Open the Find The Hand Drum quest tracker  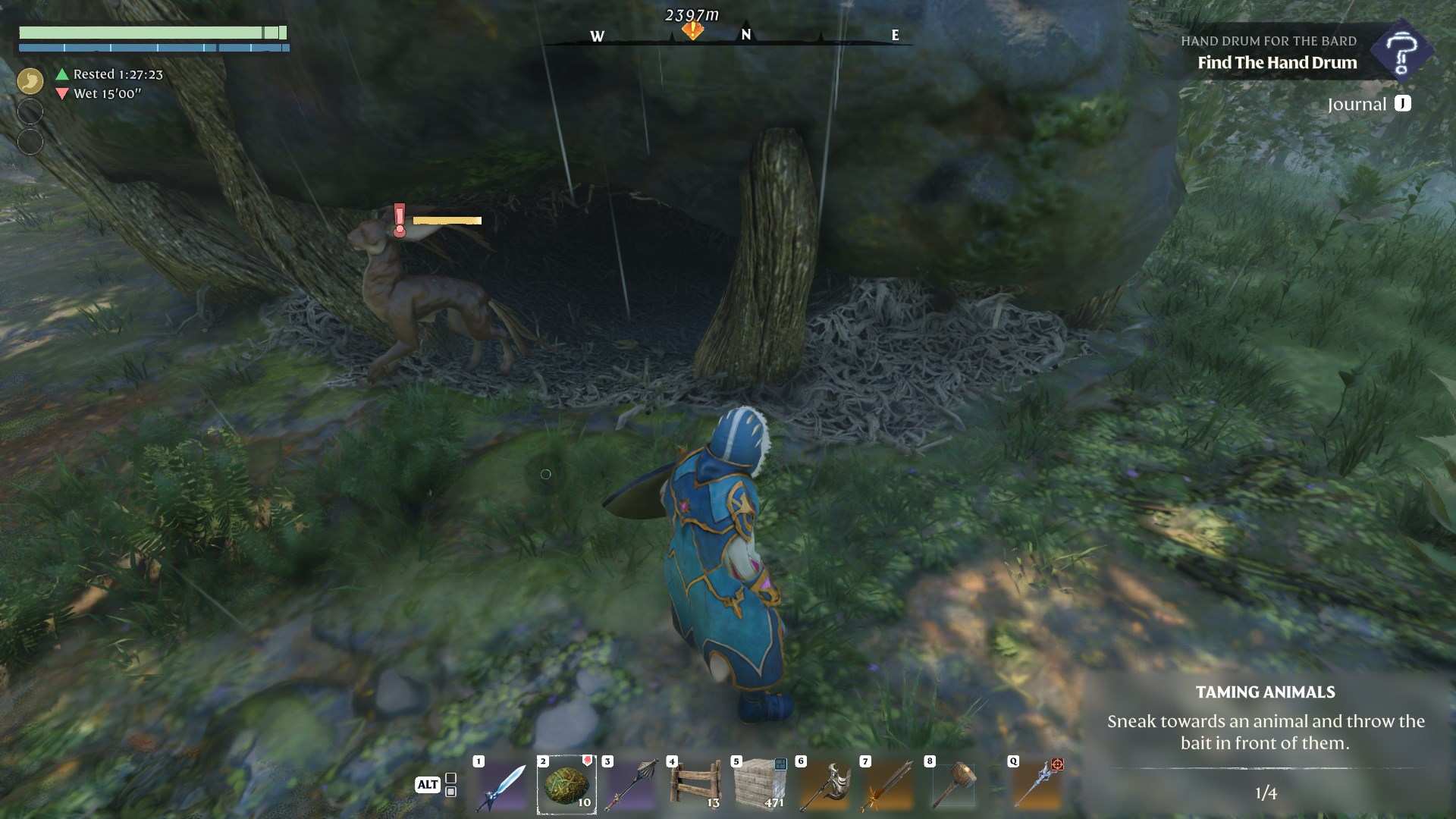pyautogui.click(x=1276, y=62)
